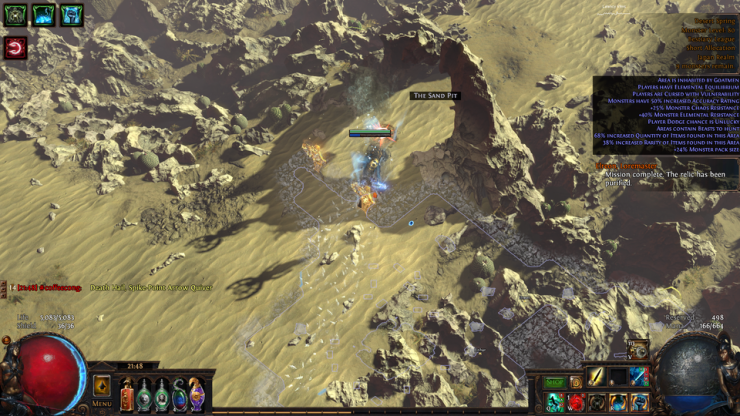This screenshot has width=740, height=416.
Task: Click the gold coin button beside Shop
Action: 576,383
